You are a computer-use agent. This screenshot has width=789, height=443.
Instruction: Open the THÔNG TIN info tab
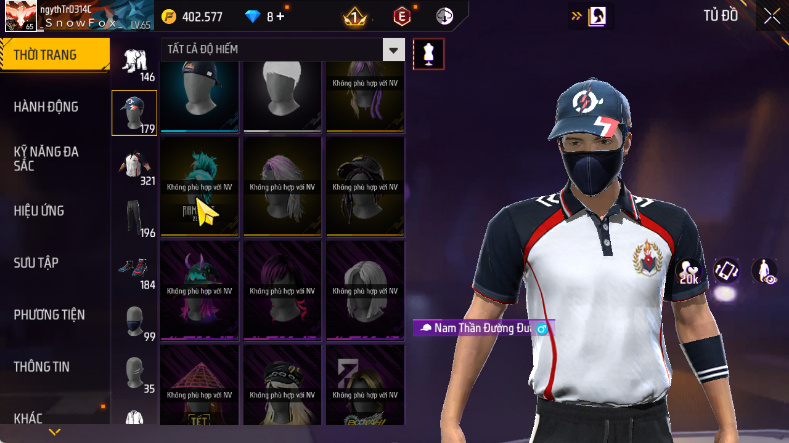pos(42,367)
